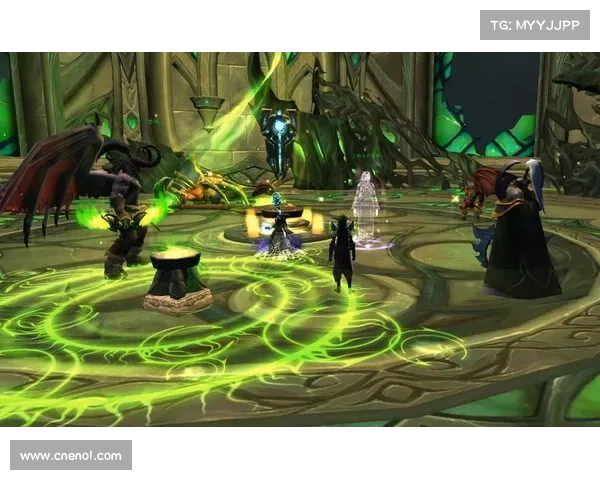Open the www.cnenol.com website label

71,456
